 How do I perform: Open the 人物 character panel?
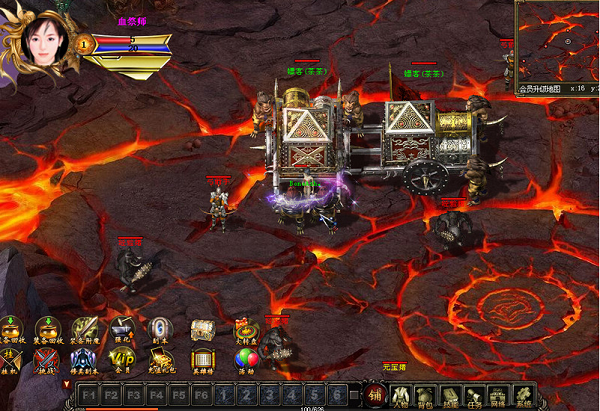(399, 396)
